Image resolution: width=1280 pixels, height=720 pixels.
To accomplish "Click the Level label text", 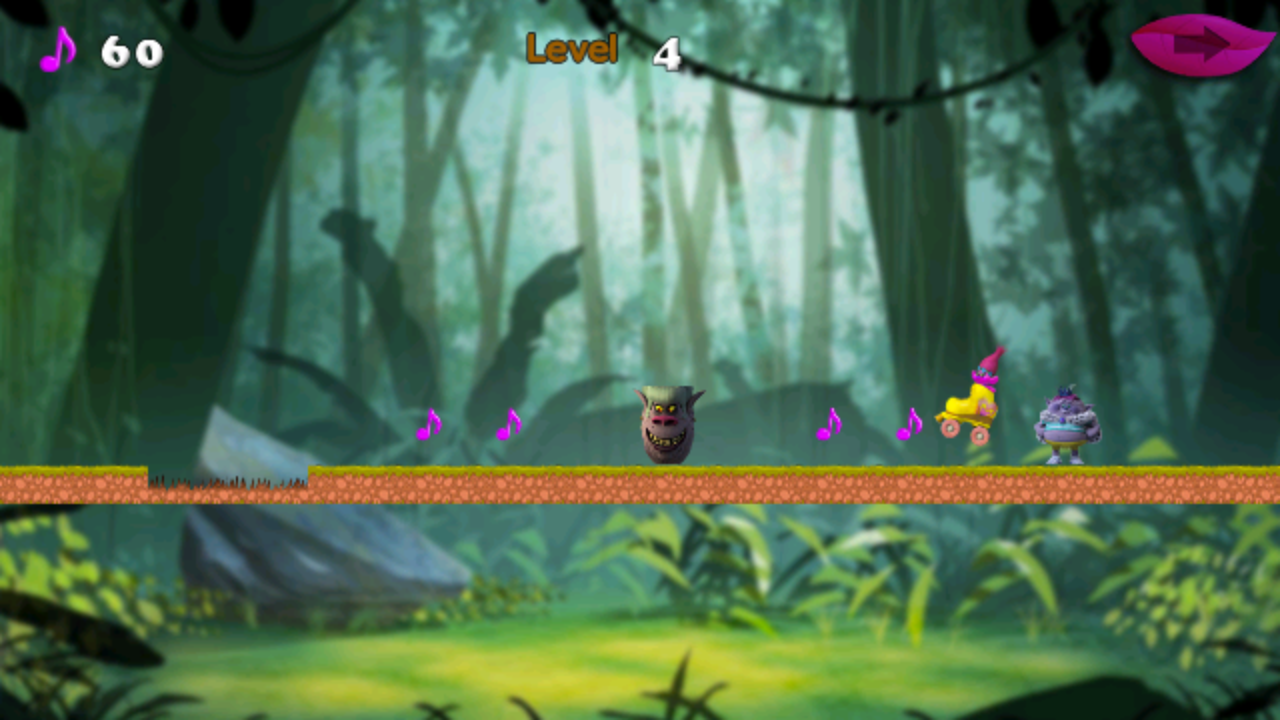I will coord(570,47).
